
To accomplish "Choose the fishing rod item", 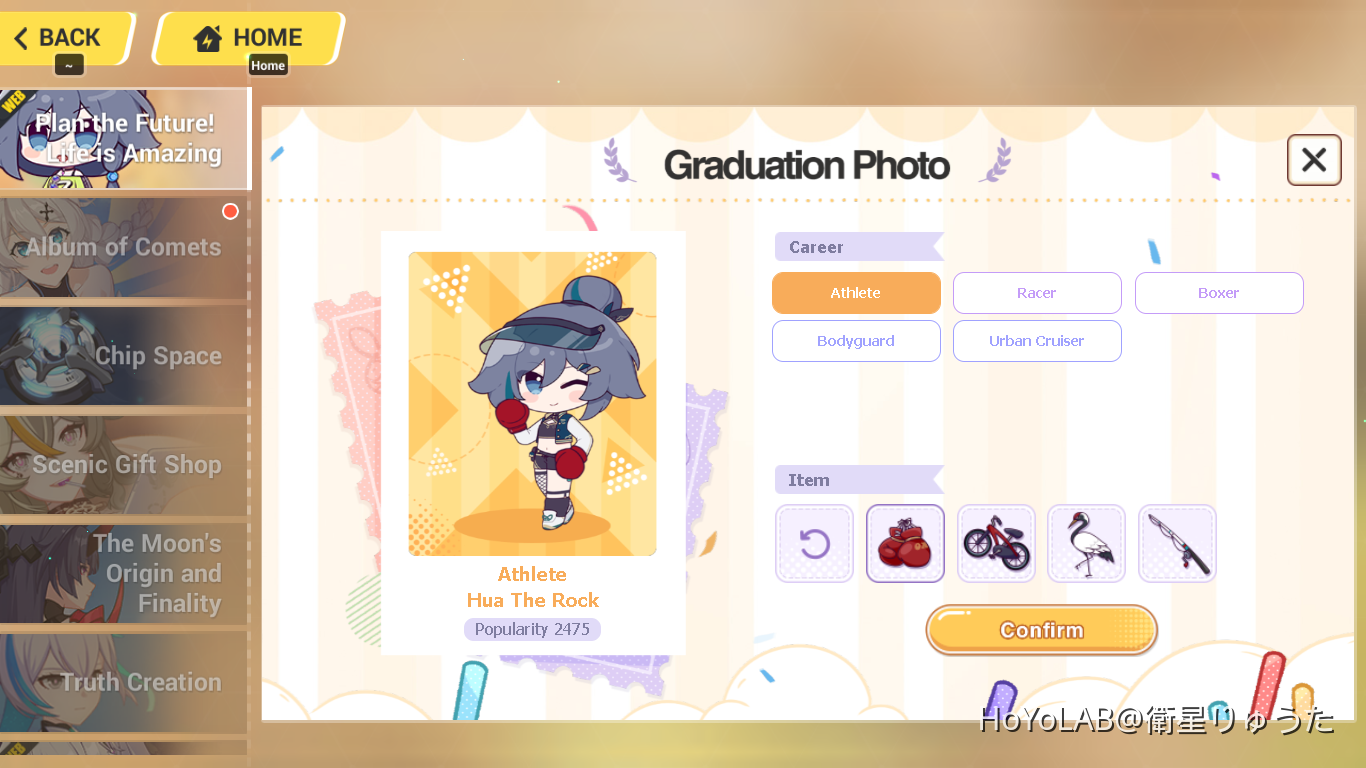I will tap(1177, 543).
